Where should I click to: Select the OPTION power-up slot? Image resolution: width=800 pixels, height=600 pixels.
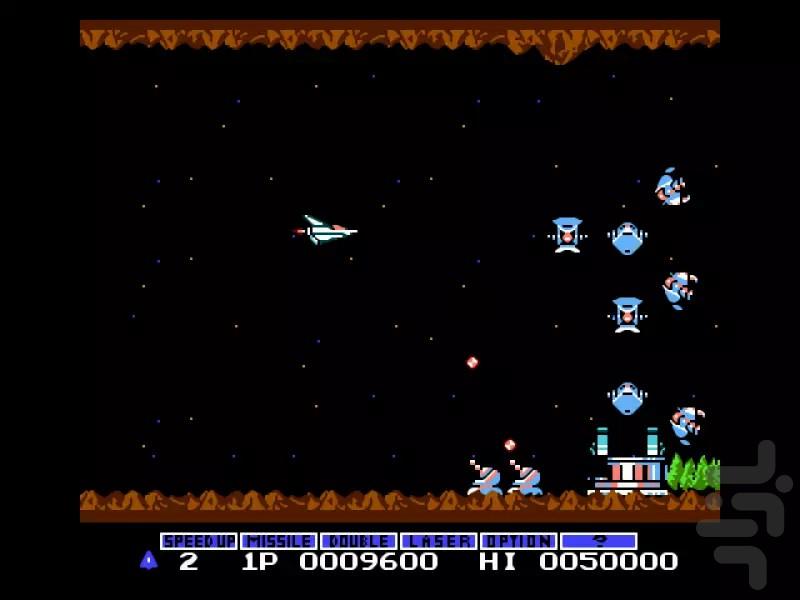(519, 541)
